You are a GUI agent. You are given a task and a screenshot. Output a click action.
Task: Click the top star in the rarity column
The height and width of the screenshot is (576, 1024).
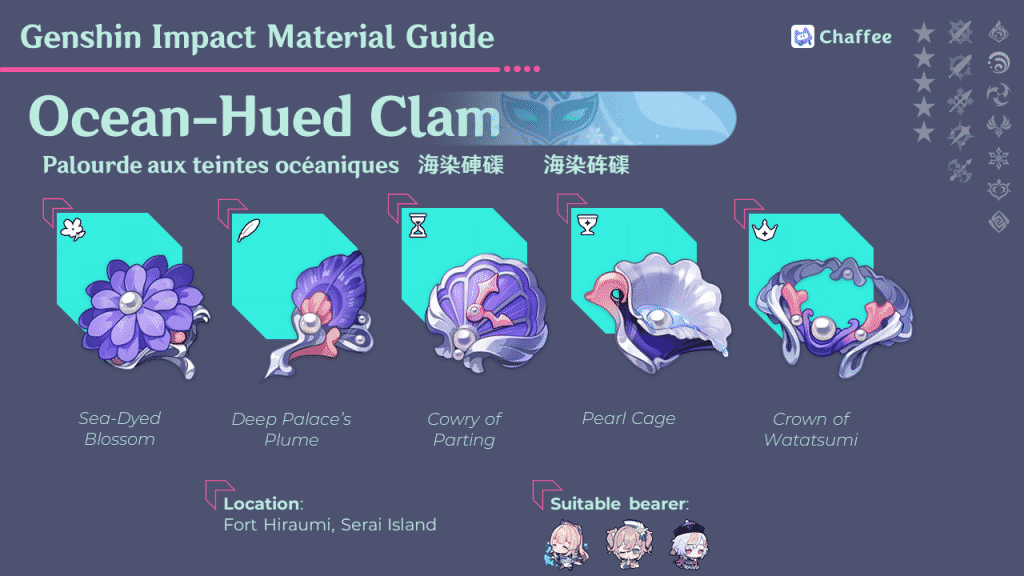(x=924, y=34)
